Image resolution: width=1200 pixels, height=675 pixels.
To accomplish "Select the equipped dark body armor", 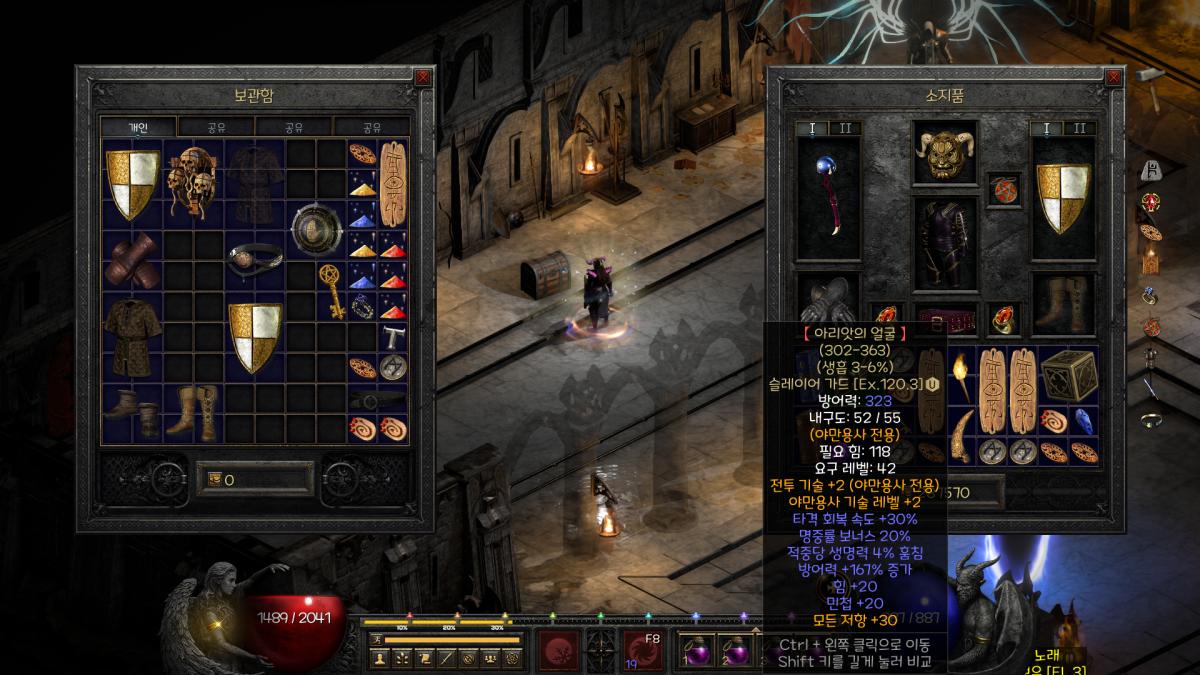I will click(945, 245).
